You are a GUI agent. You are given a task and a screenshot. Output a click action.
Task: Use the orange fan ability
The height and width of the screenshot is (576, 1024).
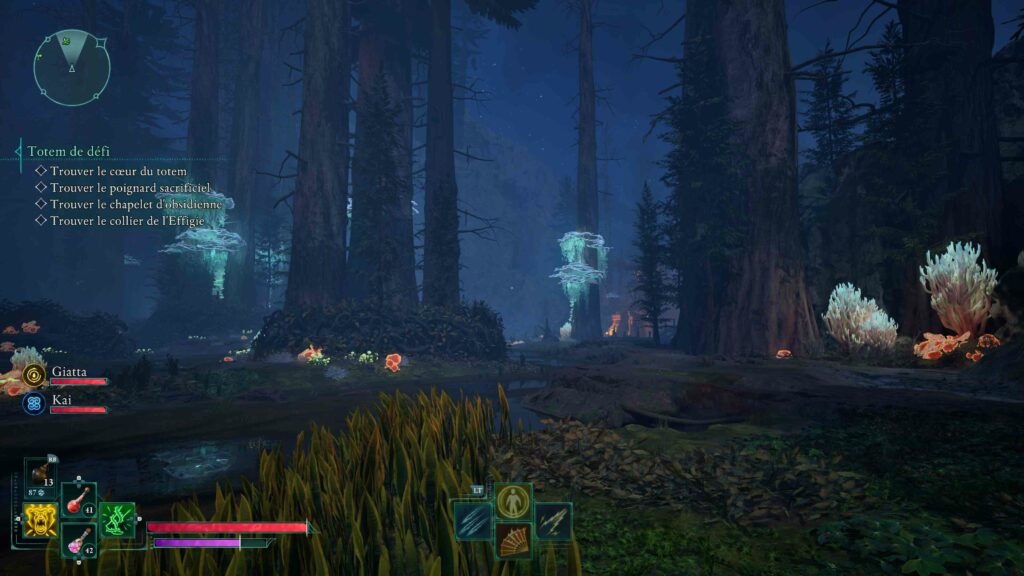(513, 541)
